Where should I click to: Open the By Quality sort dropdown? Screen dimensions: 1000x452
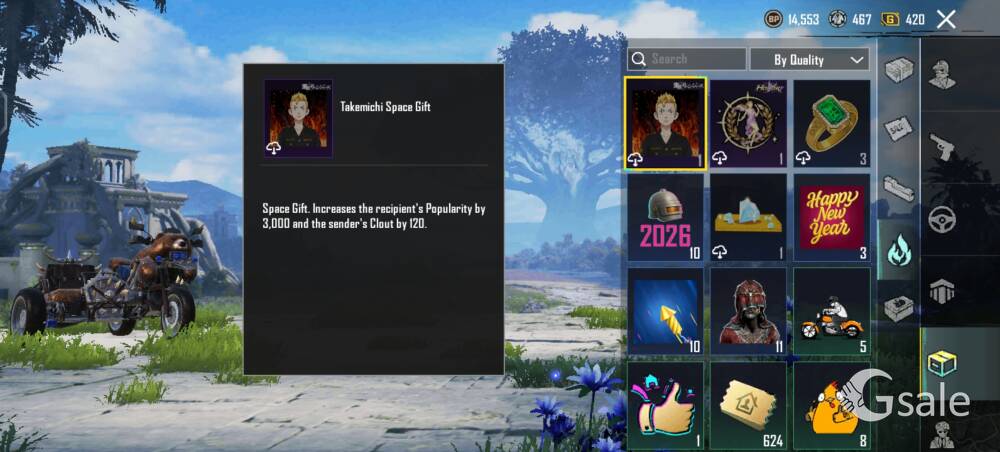click(x=809, y=60)
